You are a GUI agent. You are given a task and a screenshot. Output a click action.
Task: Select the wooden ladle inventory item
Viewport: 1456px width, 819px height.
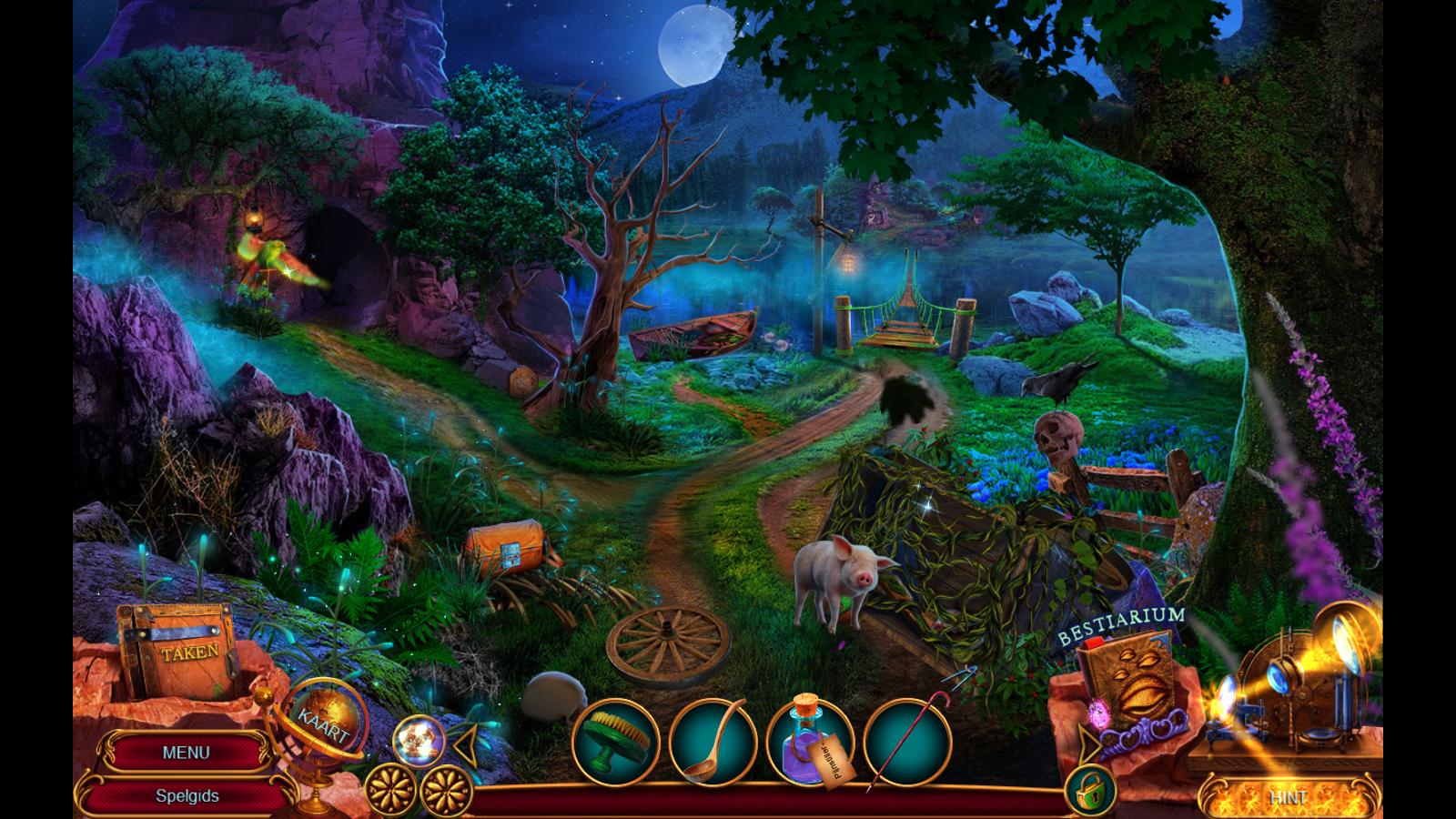pos(713,741)
